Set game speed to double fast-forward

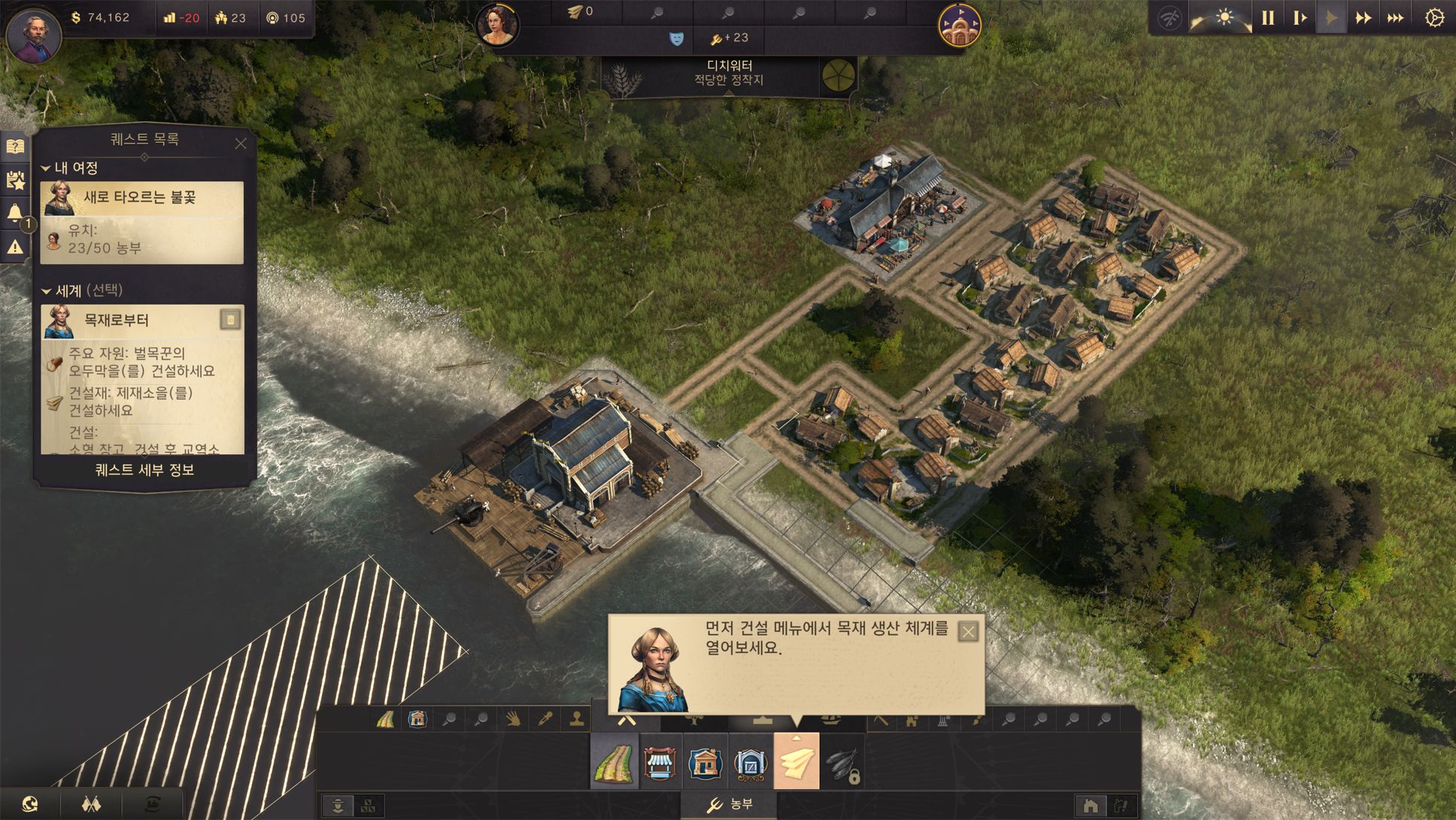pos(1363,17)
